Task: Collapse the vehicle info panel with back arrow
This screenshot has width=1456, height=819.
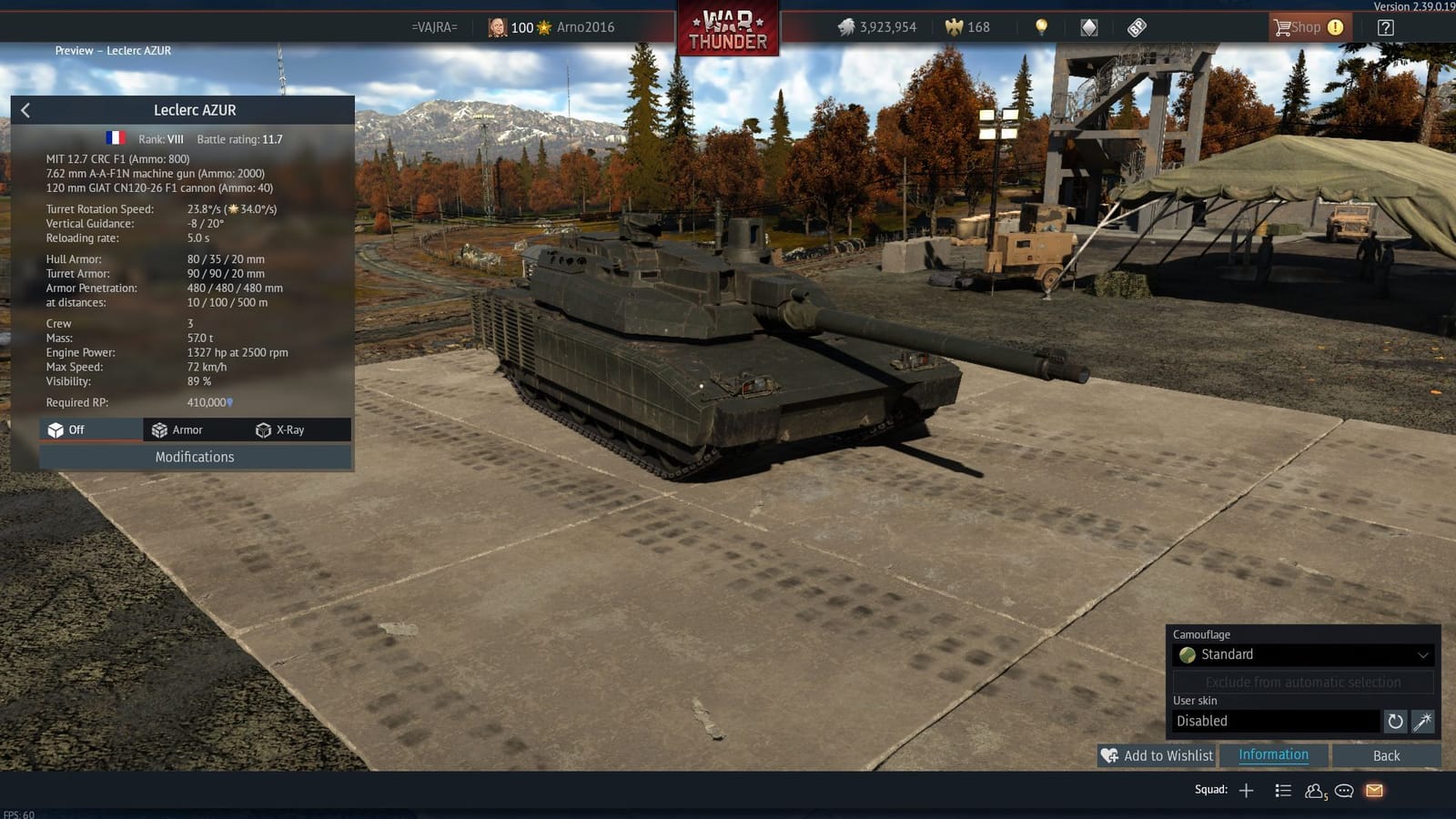Action: [25, 109]
